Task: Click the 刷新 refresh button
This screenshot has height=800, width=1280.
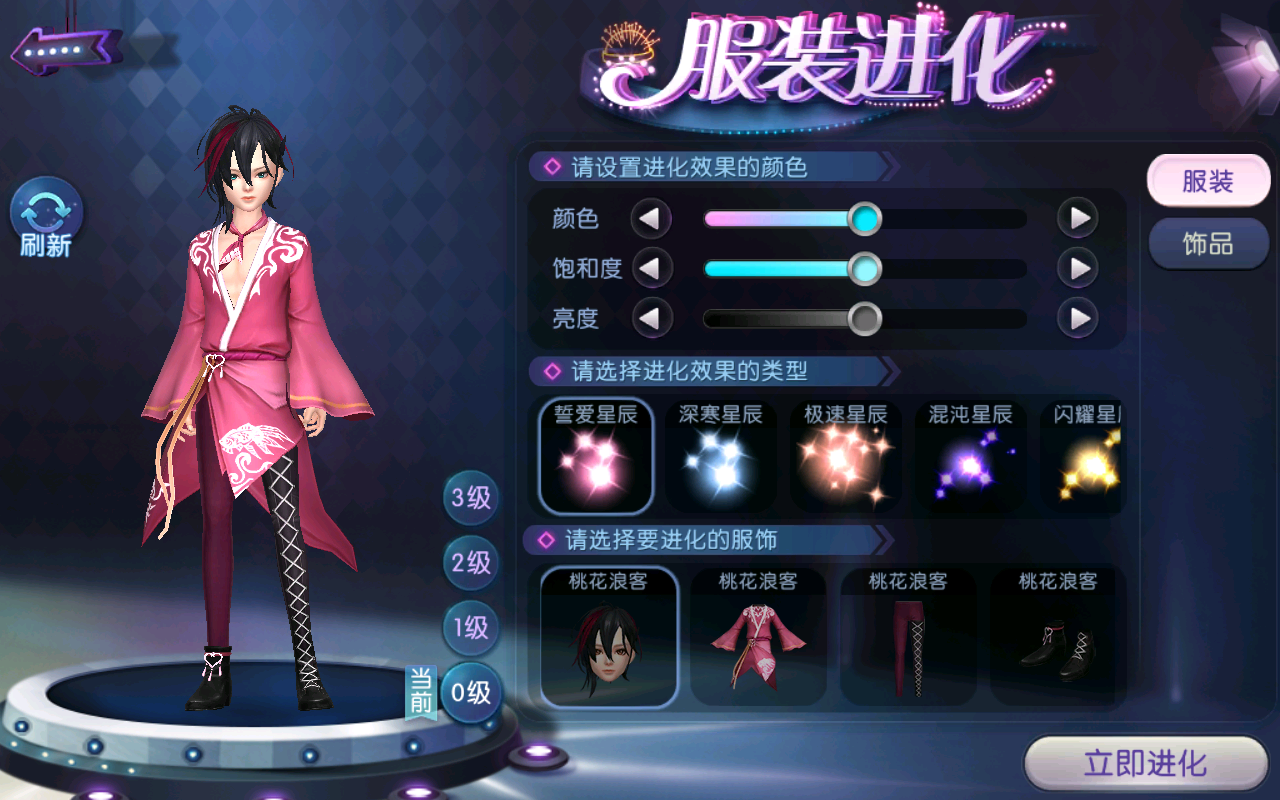Action: [46, 217]
